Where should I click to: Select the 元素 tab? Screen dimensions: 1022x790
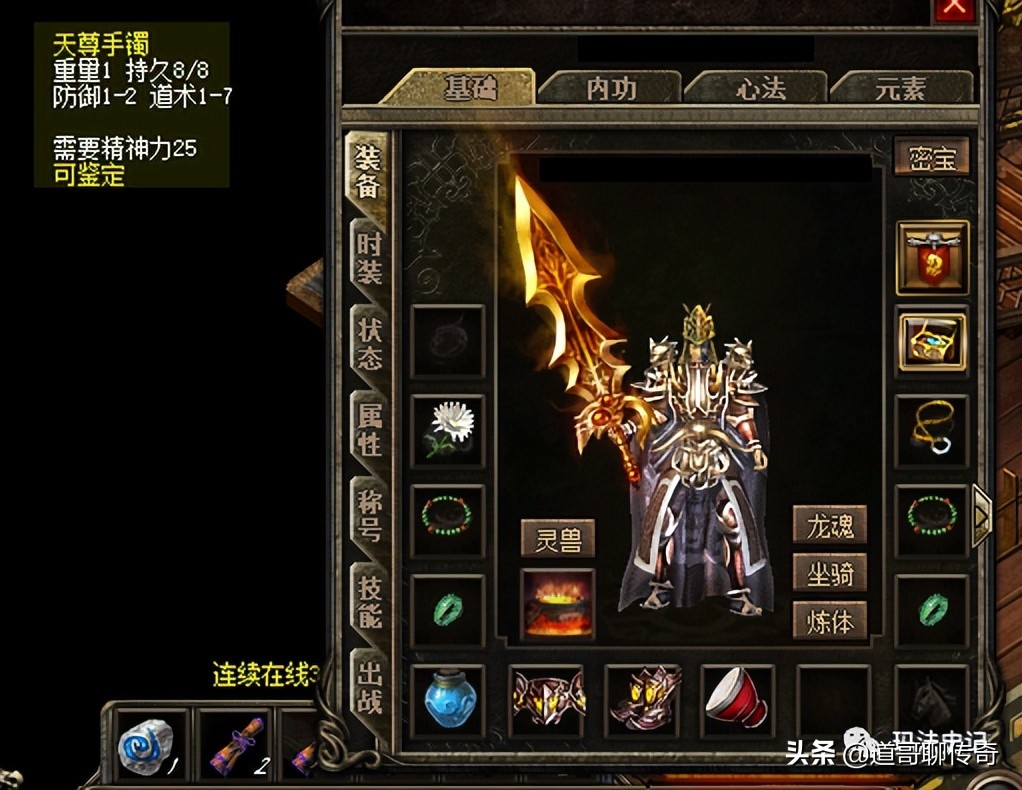(x=900, y=88)
